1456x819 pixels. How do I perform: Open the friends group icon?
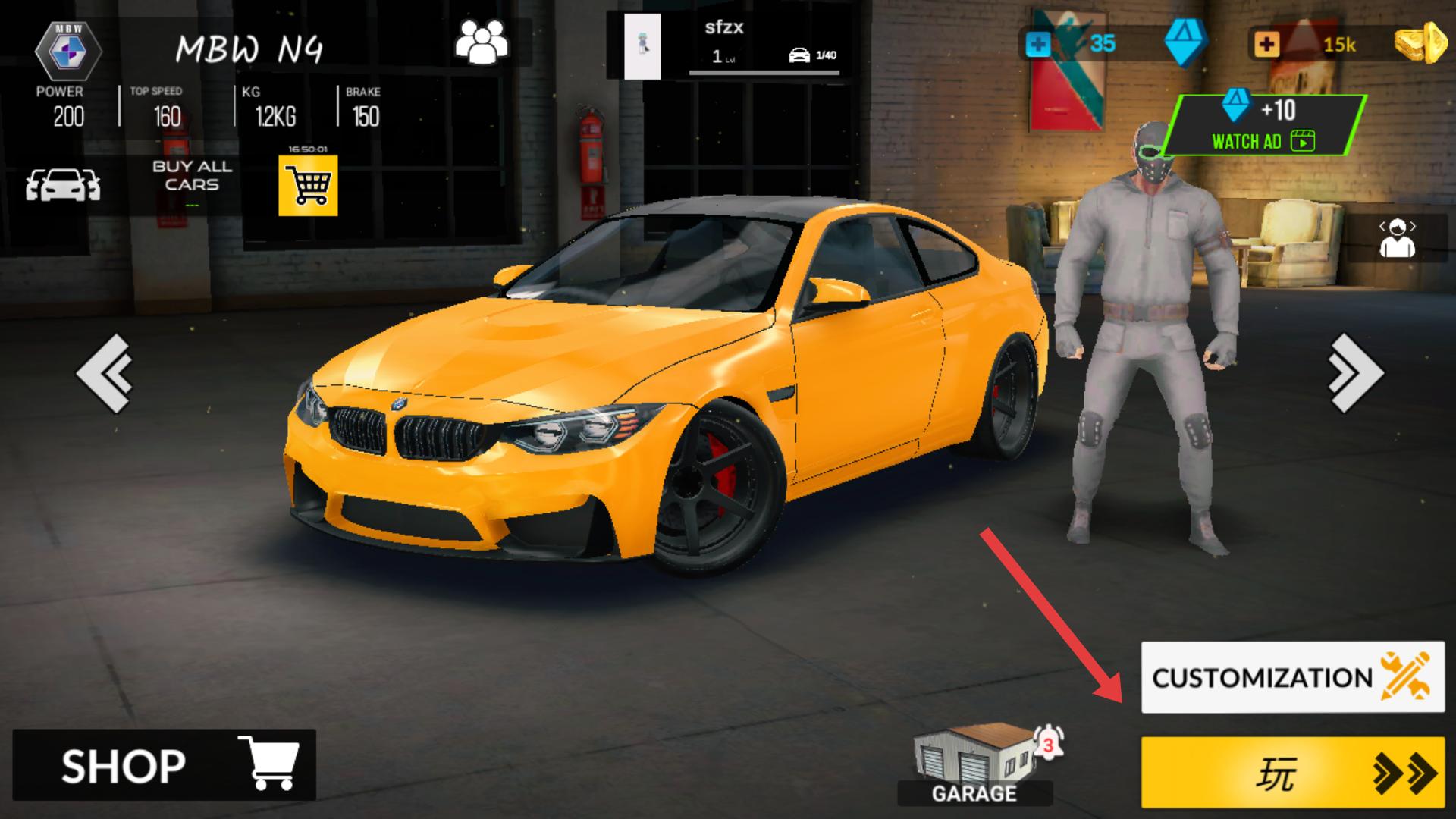(x=481, y=42)
